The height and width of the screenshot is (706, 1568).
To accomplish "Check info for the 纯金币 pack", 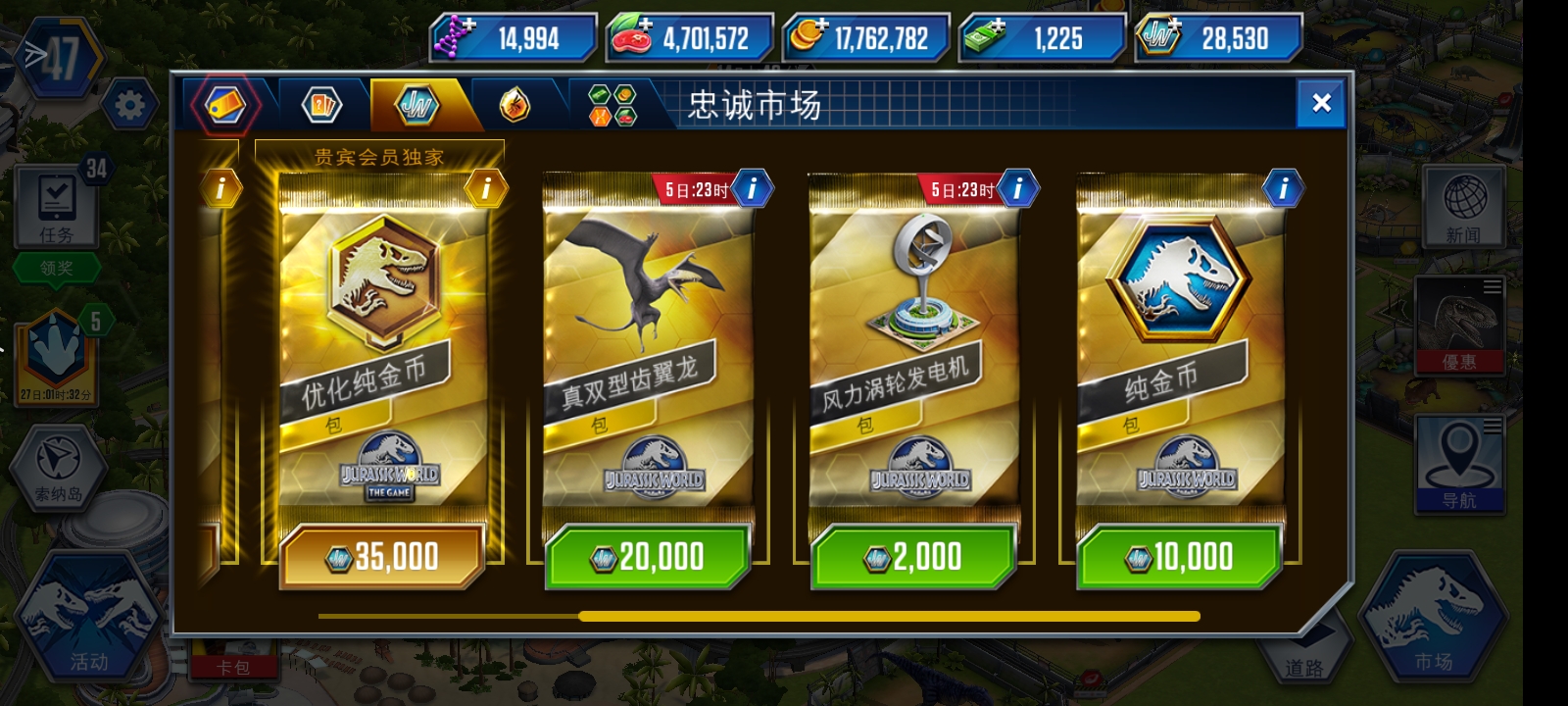I will [x=1282, y=186].
